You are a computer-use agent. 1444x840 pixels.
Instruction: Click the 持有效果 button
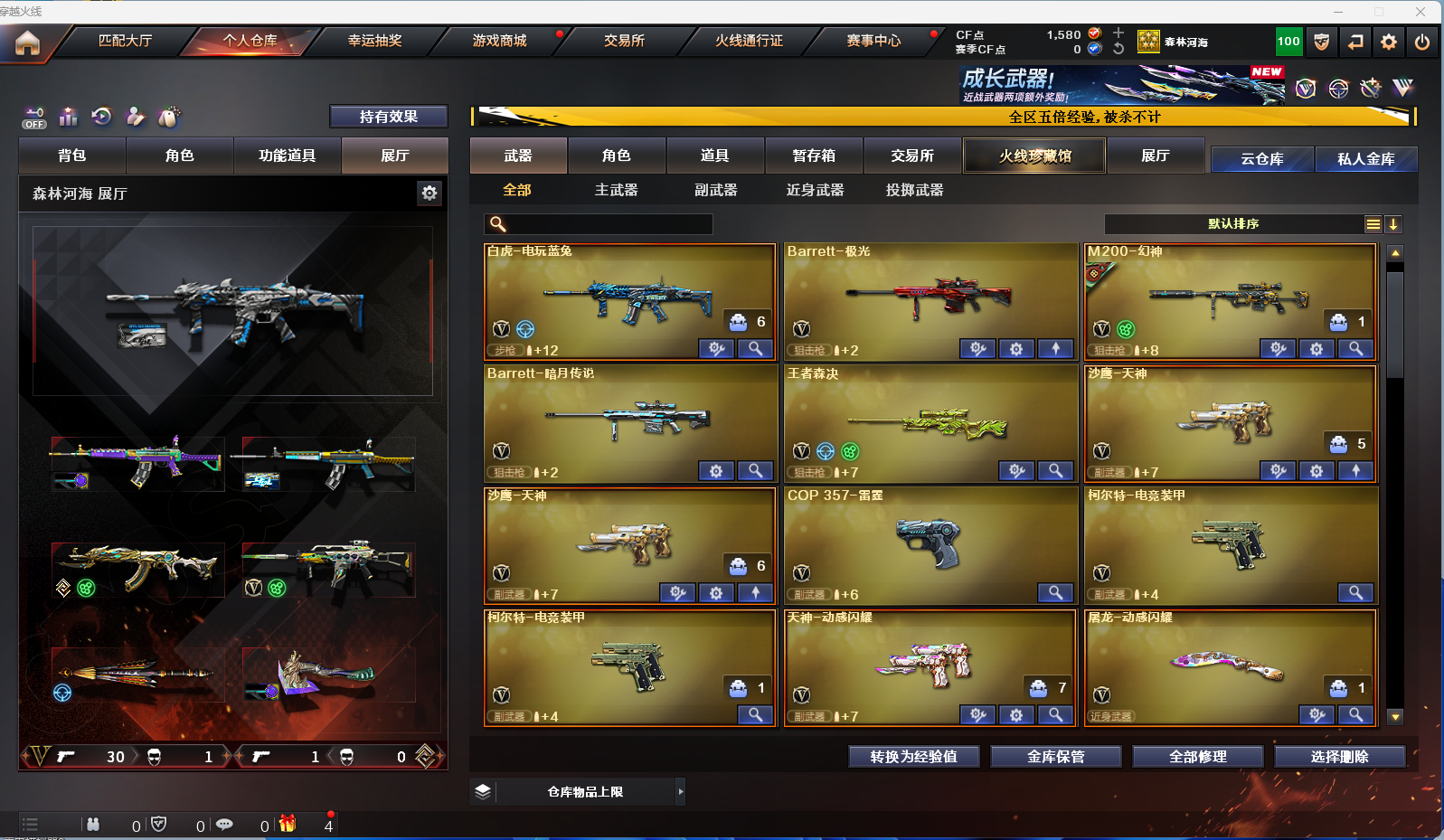pyautogui.click(x=388, y=117)
